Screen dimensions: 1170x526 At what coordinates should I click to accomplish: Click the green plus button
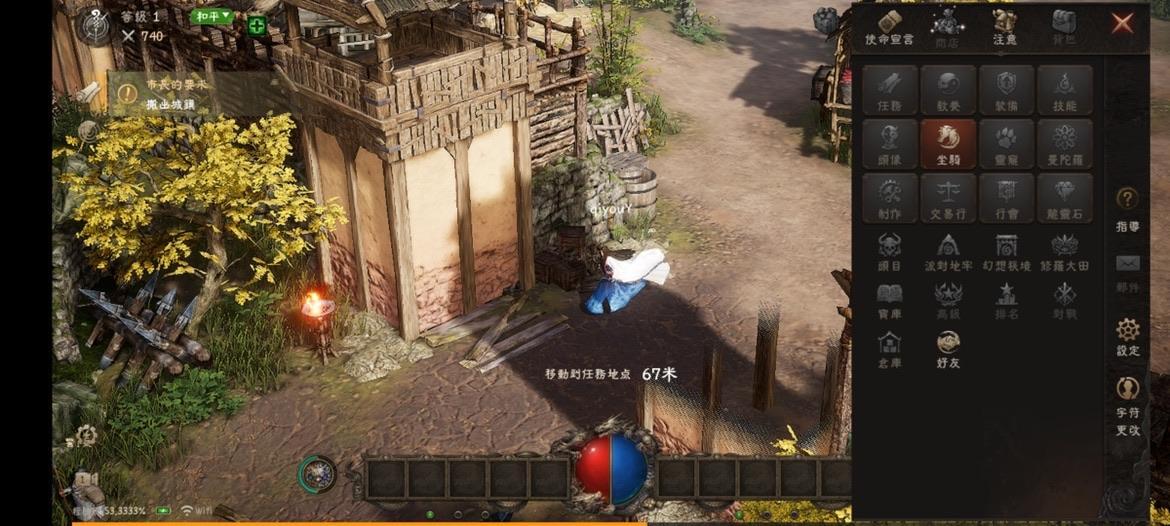click(257, 26)
